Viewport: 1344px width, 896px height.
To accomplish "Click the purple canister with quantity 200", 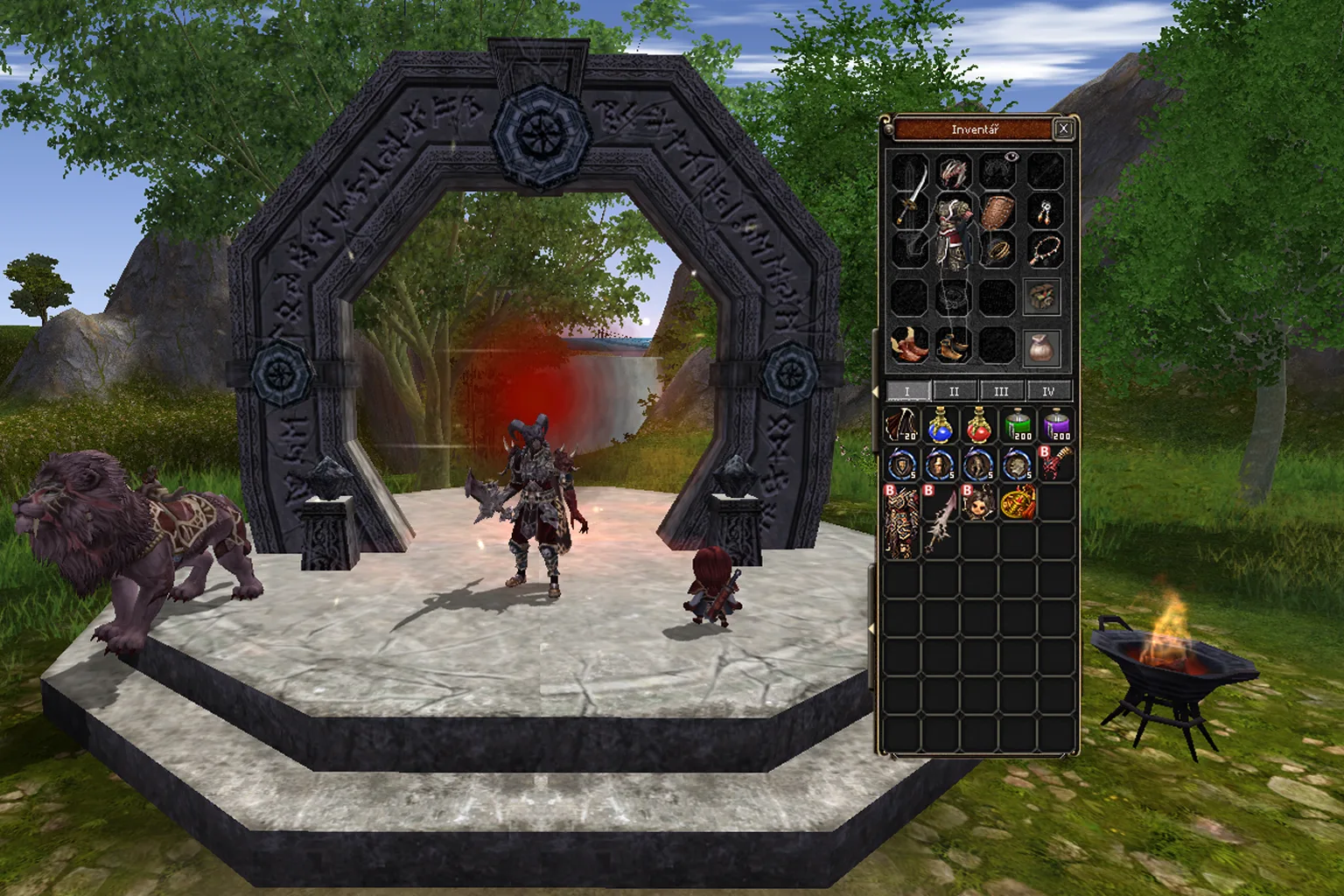I will (x=1056, y=426).
